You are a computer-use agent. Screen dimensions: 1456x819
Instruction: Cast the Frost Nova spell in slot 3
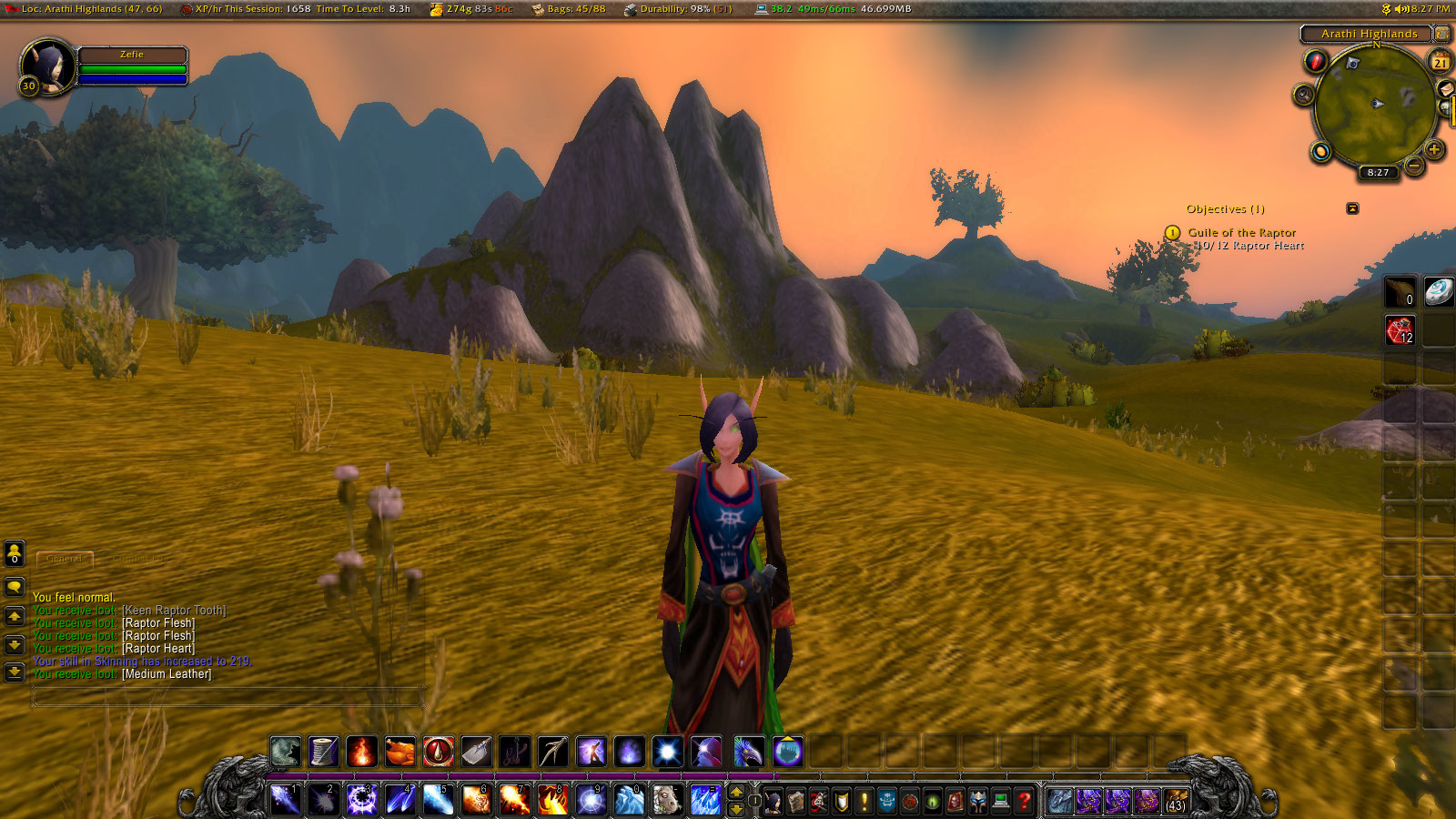(361, 800)
